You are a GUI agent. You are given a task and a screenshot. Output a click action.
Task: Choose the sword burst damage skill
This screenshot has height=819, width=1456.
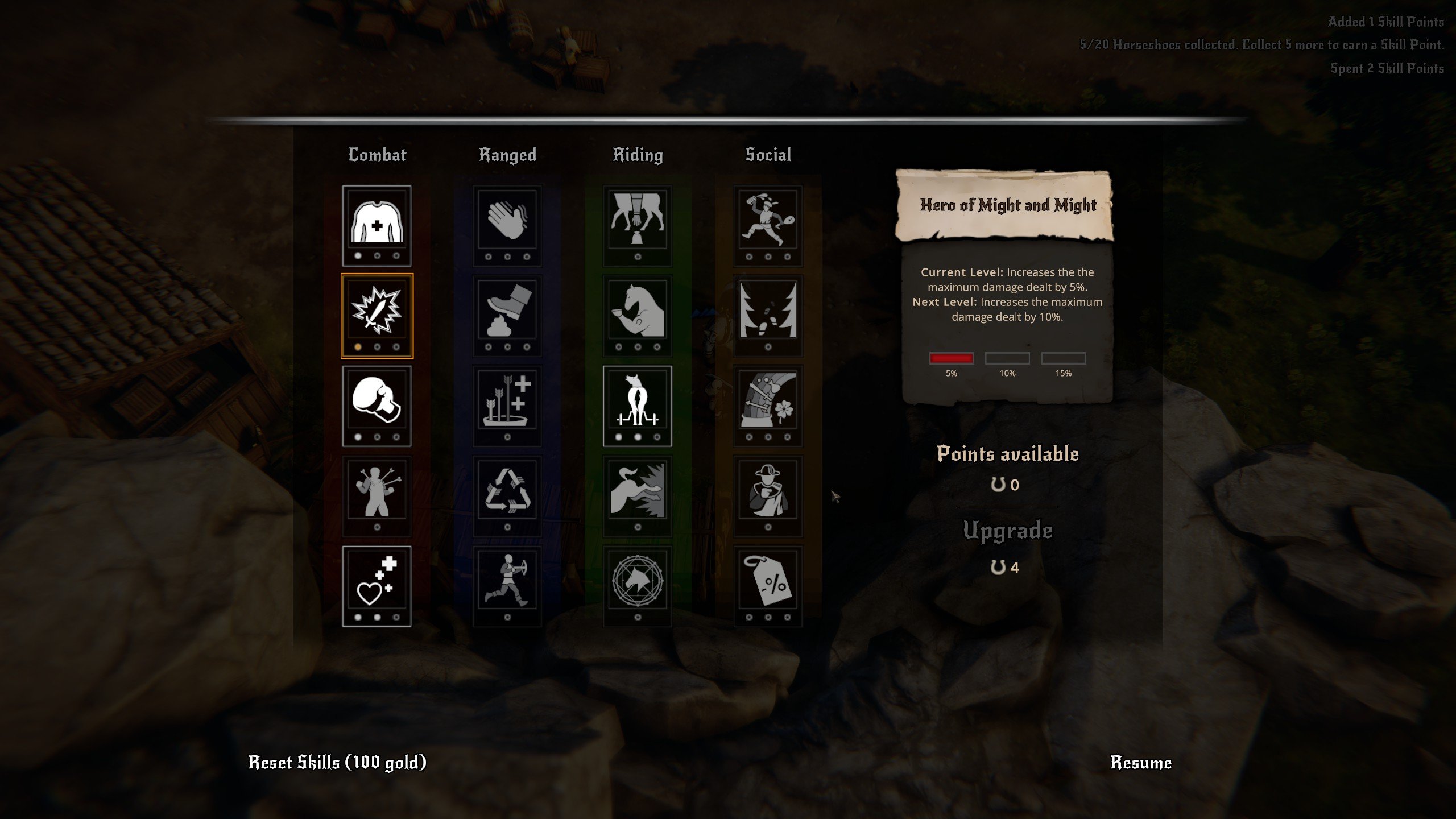point(377,311)
